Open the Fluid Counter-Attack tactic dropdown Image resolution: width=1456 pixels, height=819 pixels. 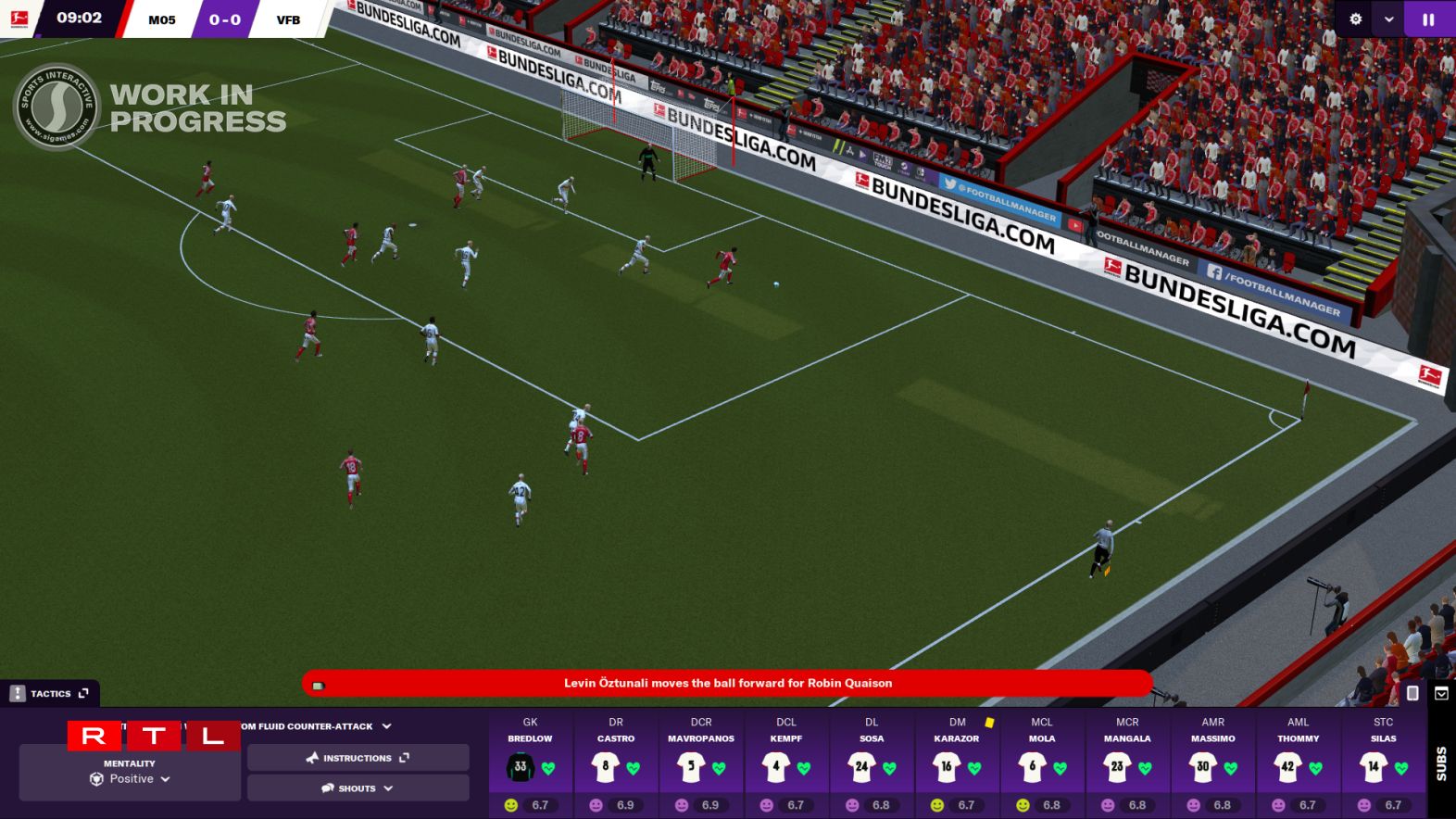[315, 726]
